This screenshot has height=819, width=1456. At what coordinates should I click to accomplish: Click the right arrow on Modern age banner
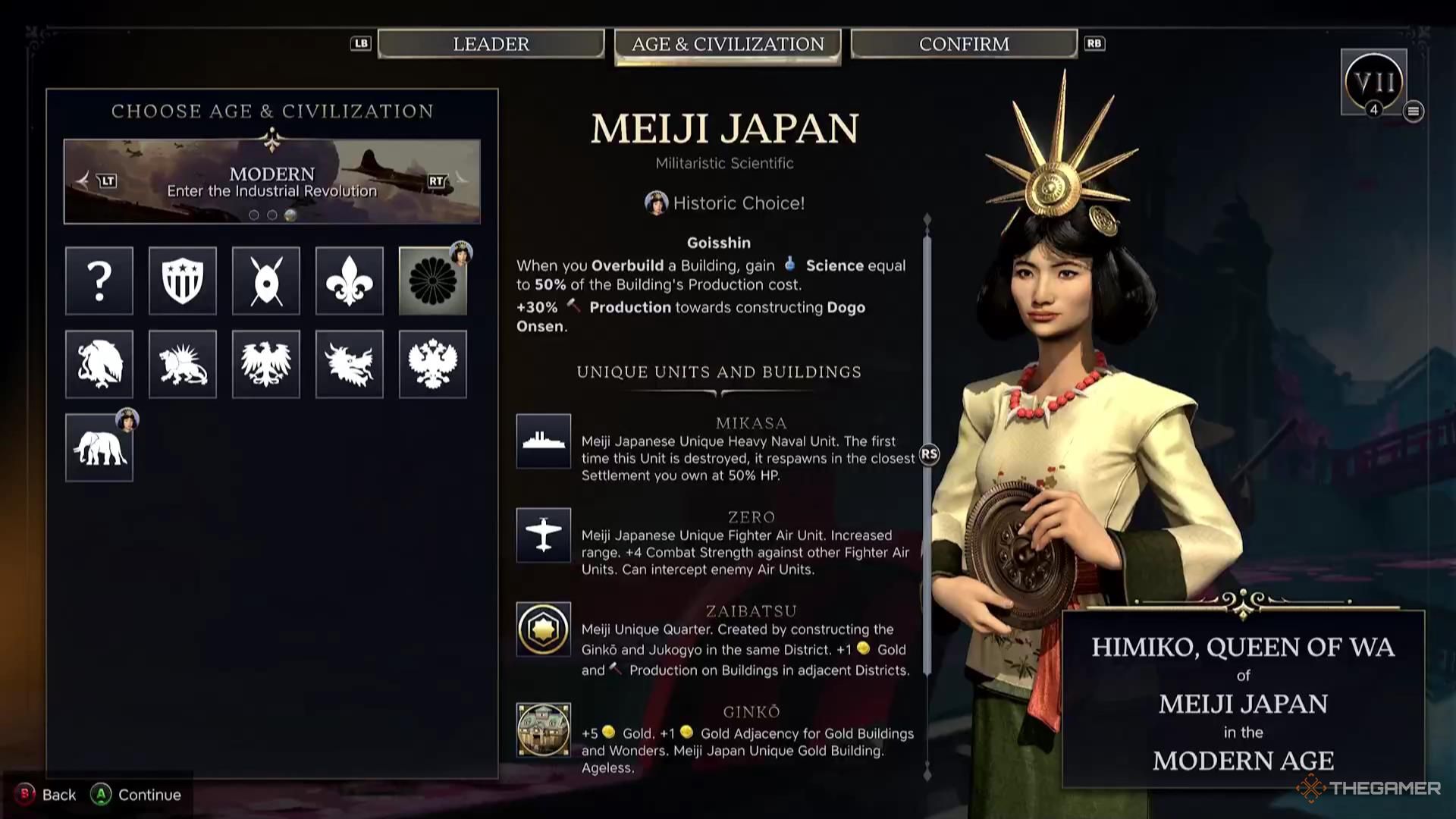click(460, 180)
